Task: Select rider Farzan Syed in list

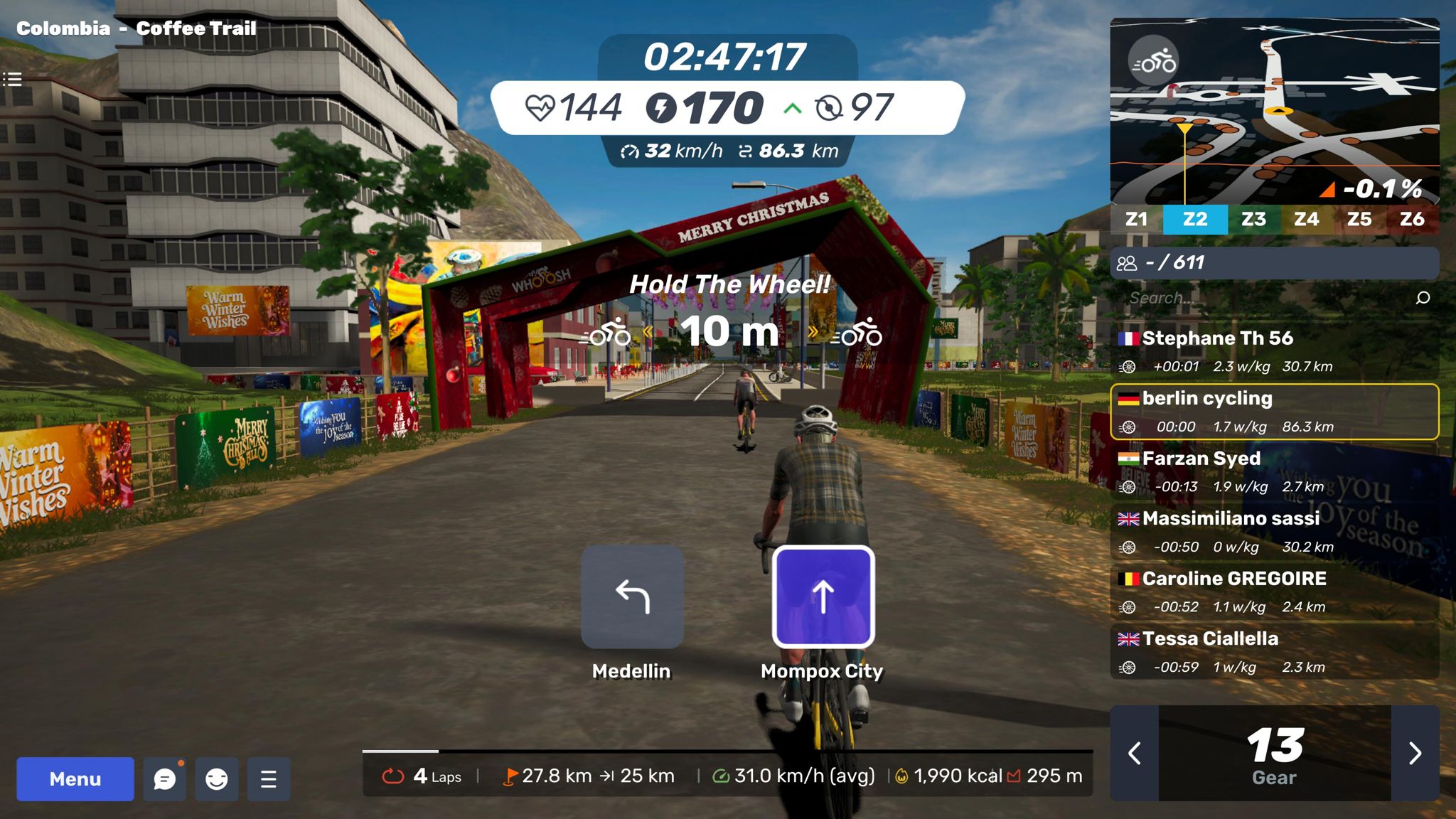Action: point(1274,471)
